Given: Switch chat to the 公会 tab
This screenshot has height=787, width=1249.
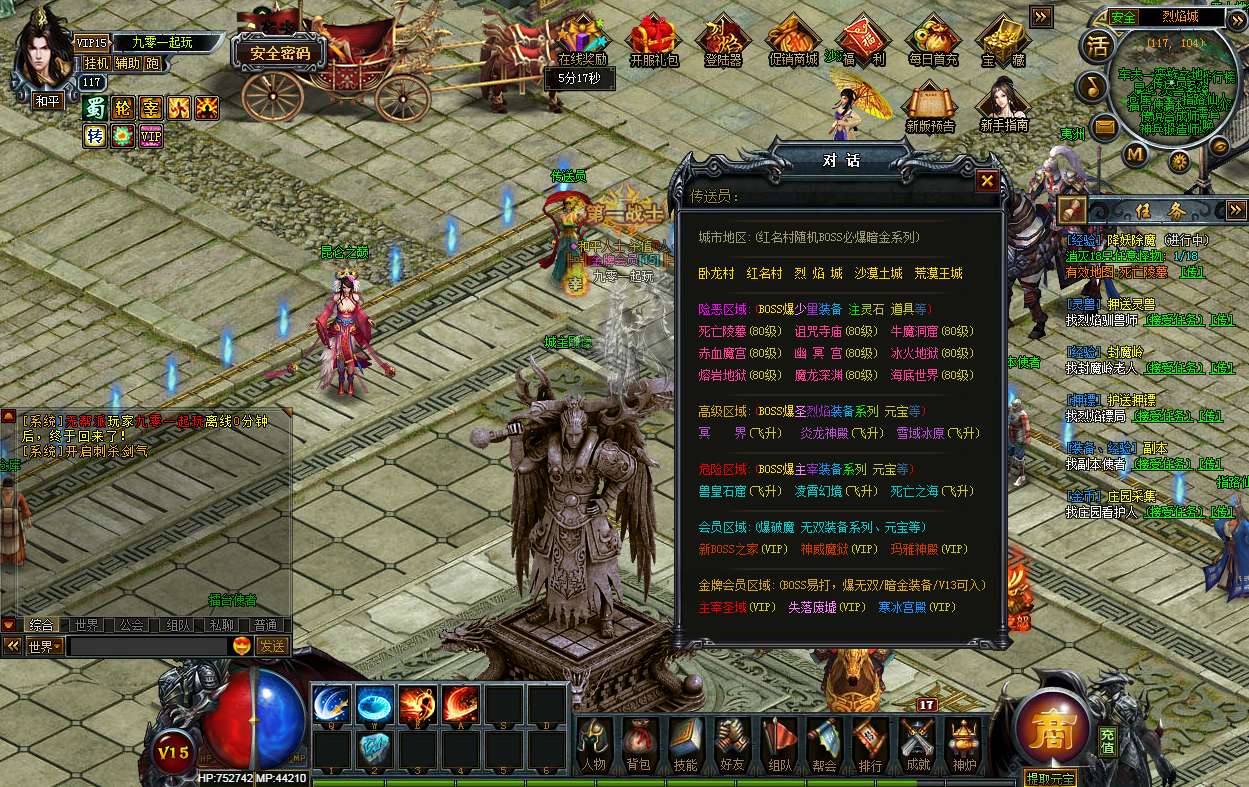Looking at the screenshot, I should (x=131, y=625).
